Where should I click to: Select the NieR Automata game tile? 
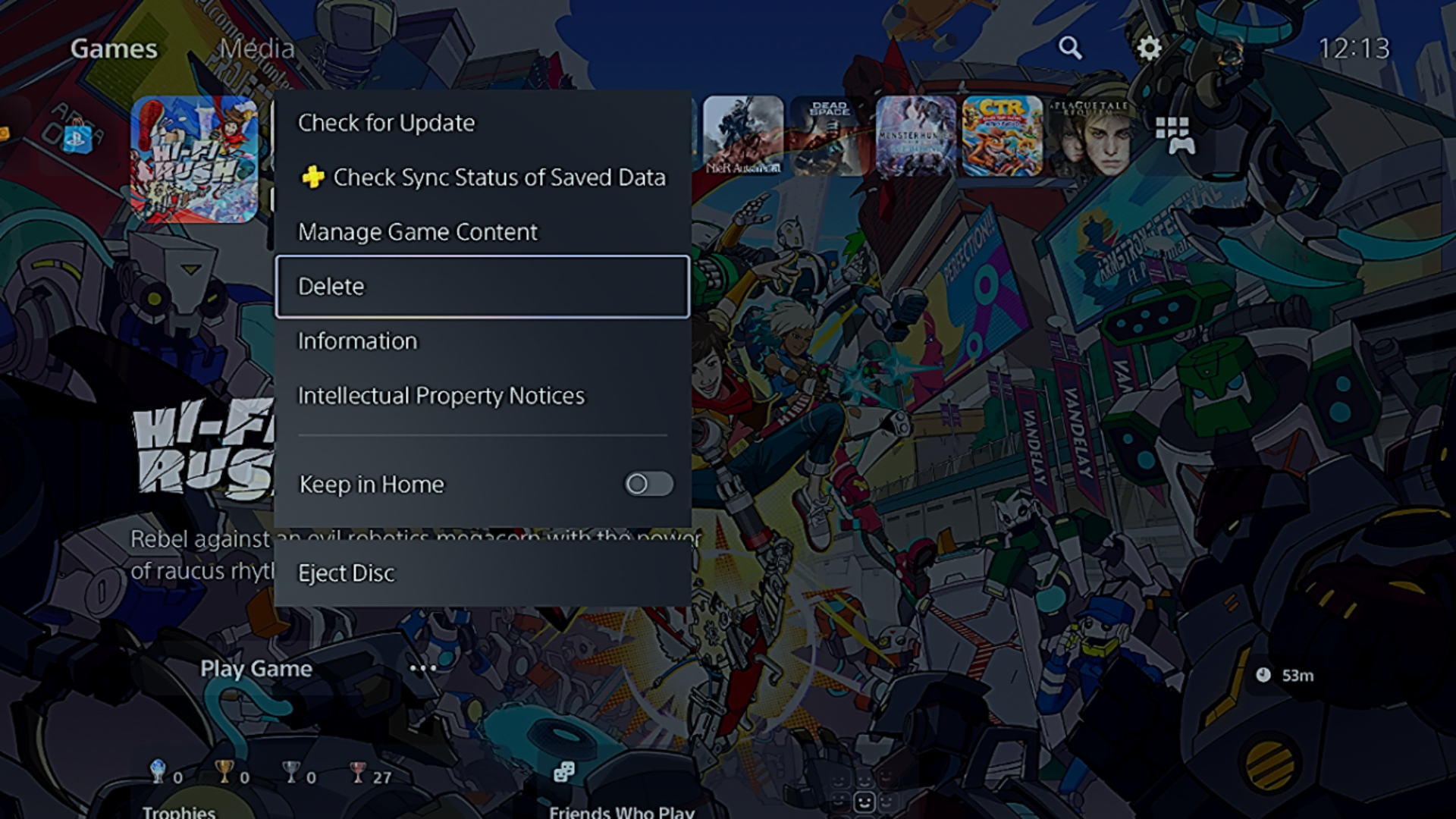point(743,136)
